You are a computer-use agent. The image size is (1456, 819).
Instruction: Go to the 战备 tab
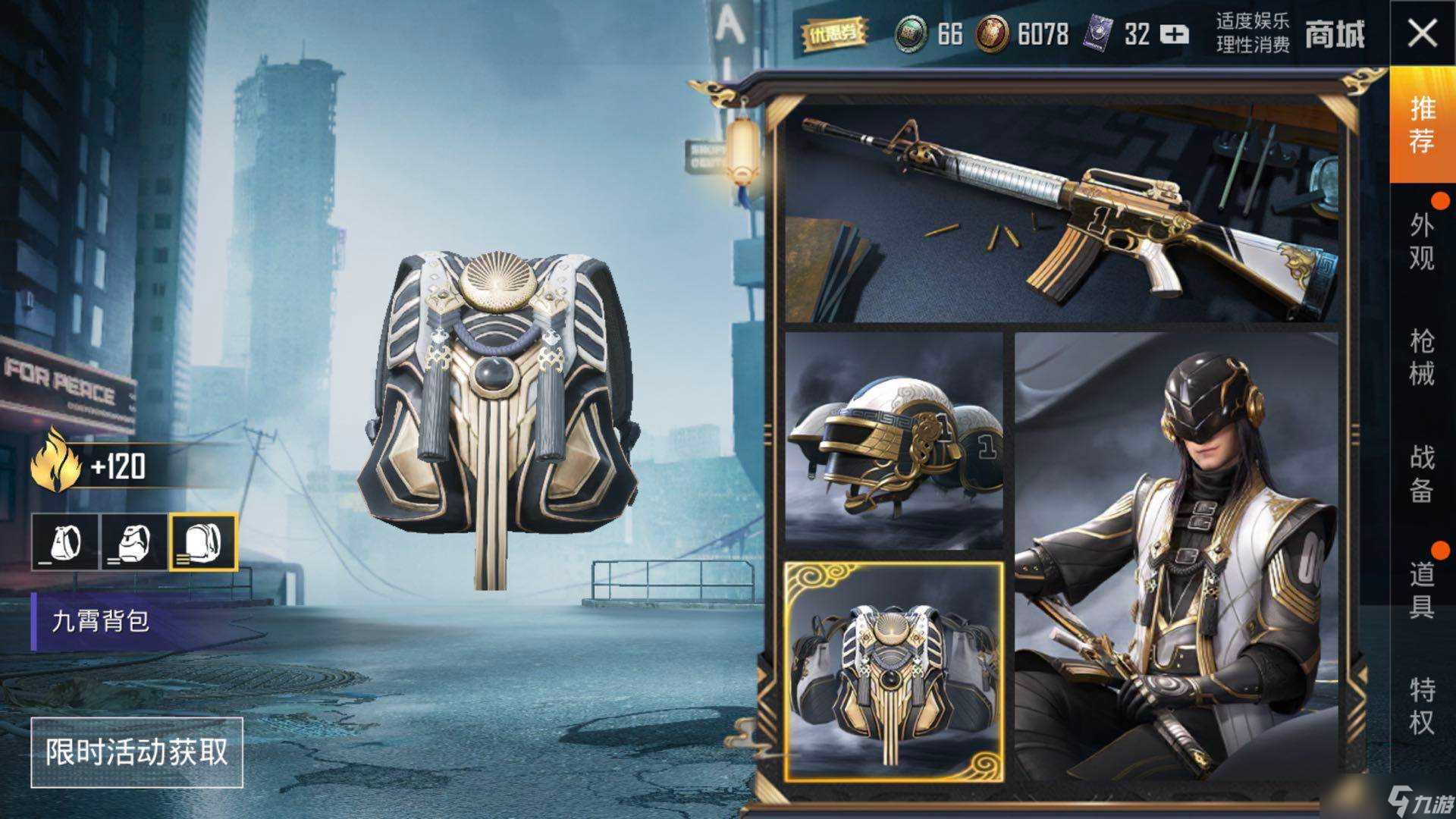[1422, 473]
